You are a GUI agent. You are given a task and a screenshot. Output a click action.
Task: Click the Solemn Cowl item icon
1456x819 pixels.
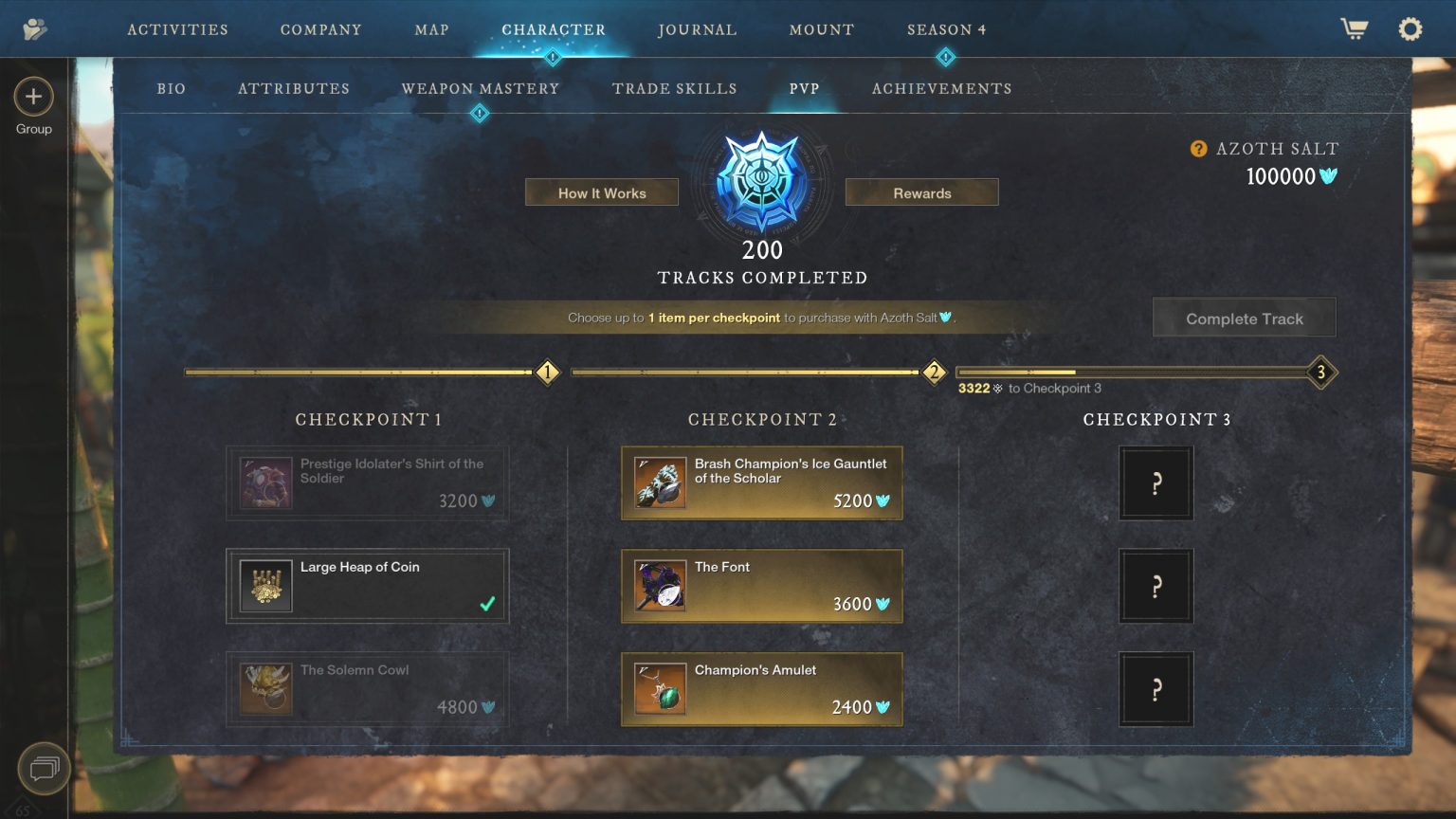266,688
